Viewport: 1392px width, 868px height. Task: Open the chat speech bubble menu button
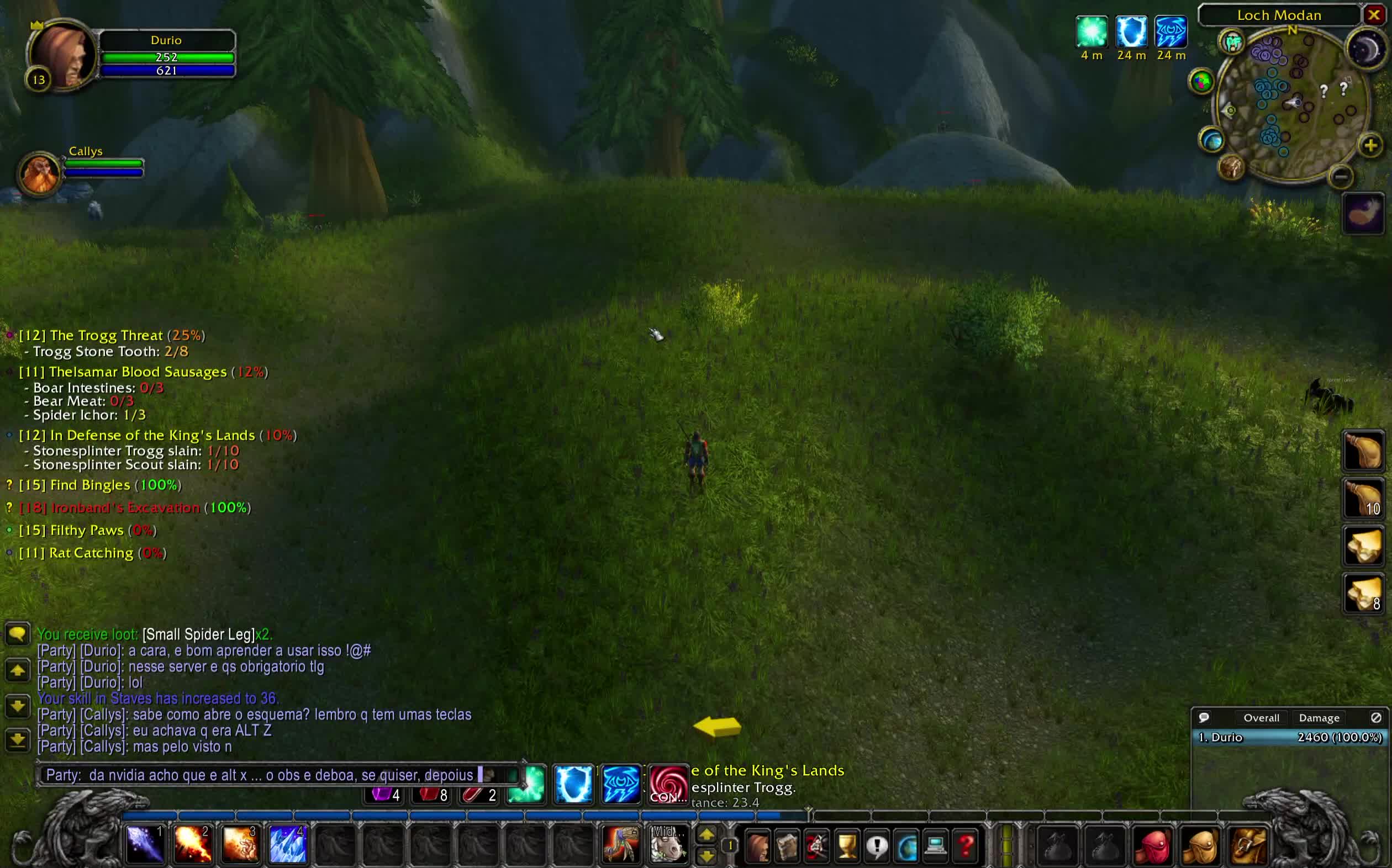[18, 634]
